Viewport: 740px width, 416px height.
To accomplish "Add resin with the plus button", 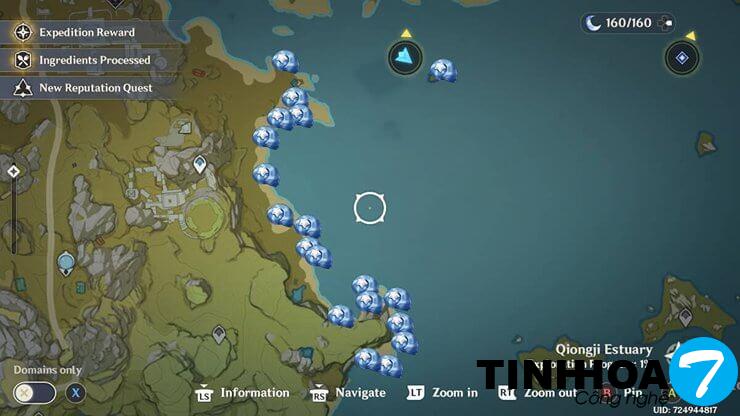I will click(666, 22).
